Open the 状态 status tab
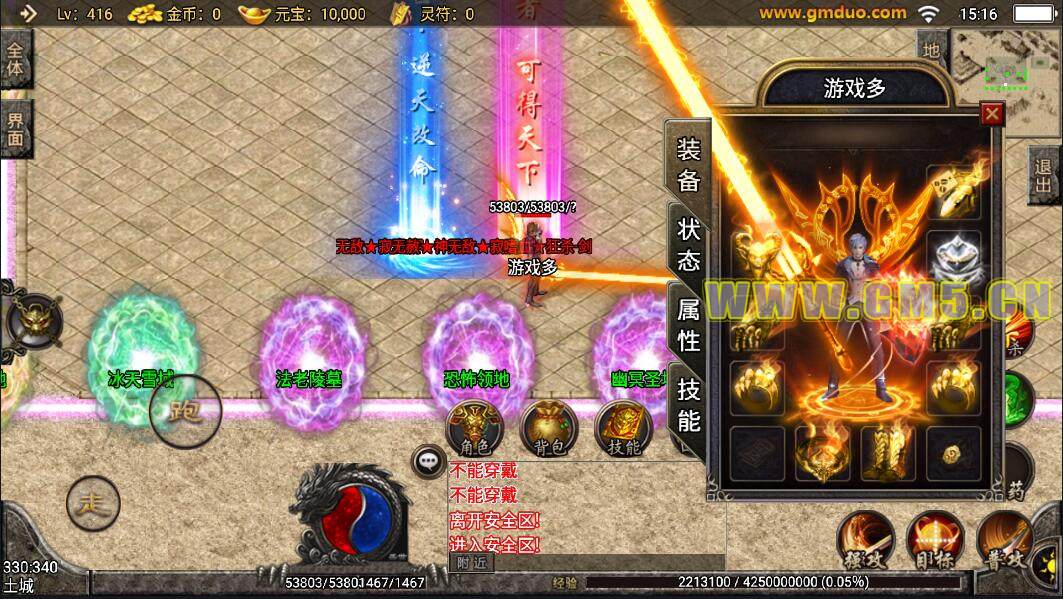Viewport: 1063px width, 599px height. tap(689, 245)
